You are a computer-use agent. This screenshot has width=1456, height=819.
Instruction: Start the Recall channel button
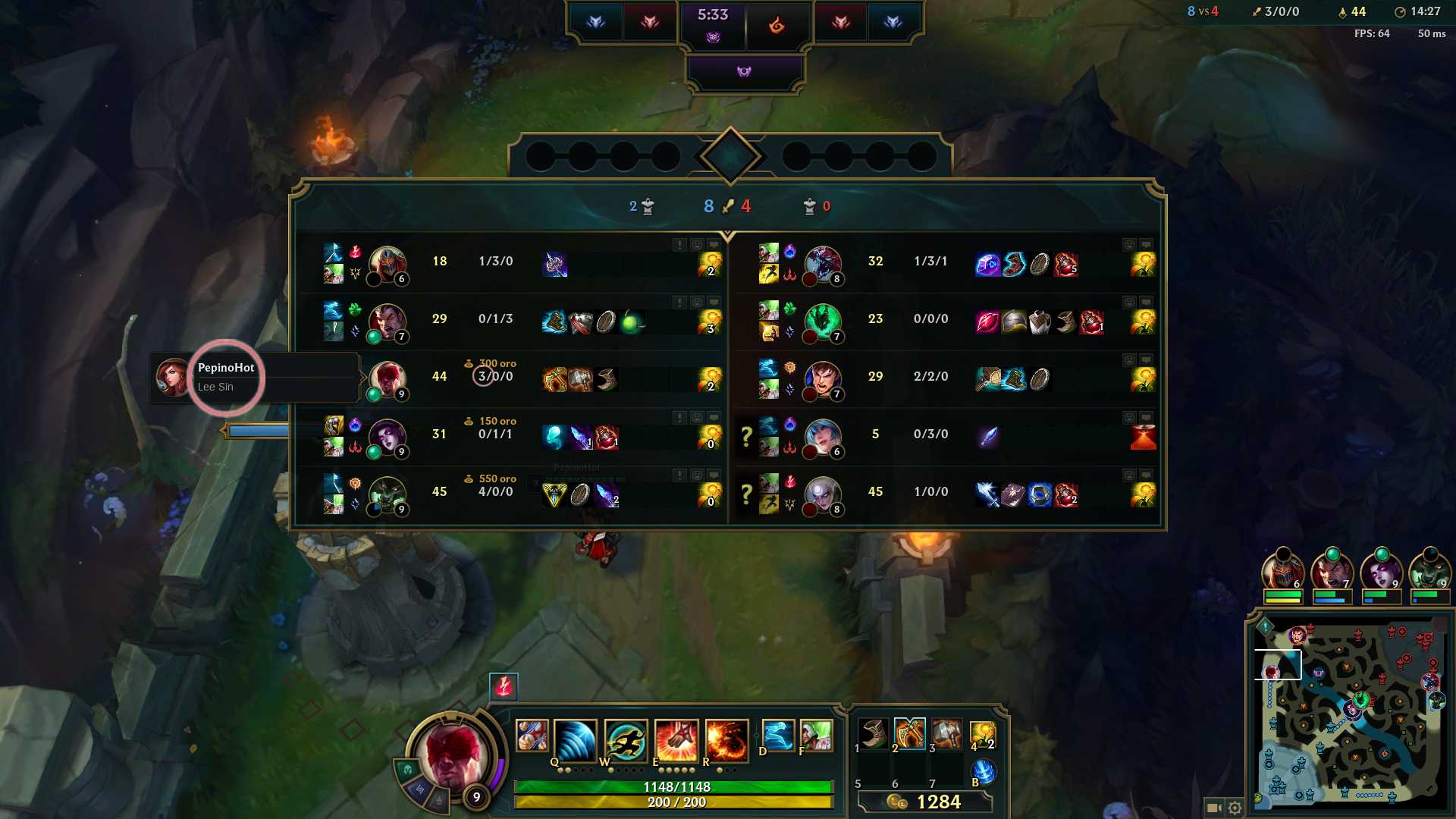(x=983, y=772)
